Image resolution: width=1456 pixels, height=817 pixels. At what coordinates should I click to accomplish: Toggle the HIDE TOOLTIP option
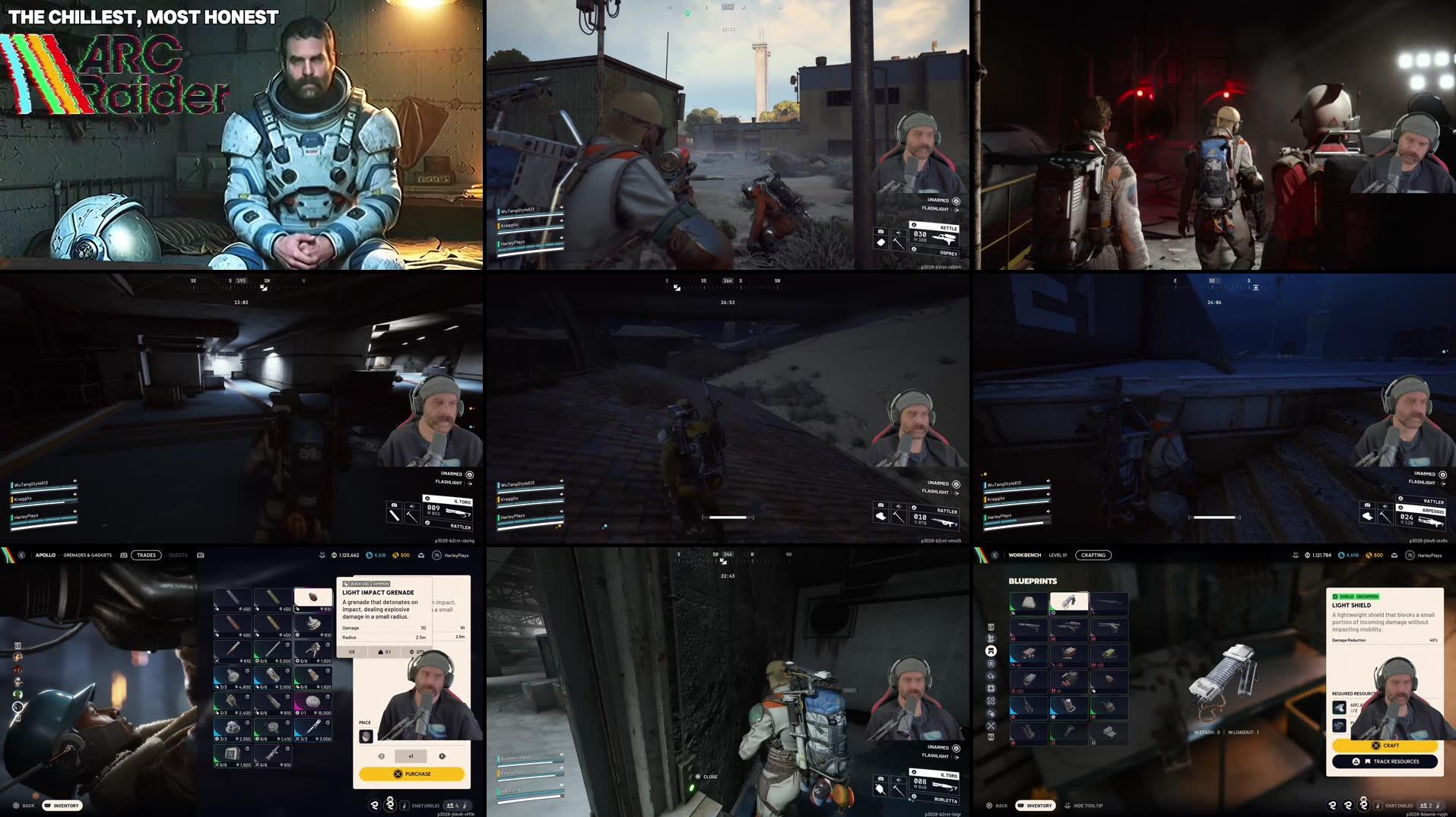click(x=1089, y=806)
